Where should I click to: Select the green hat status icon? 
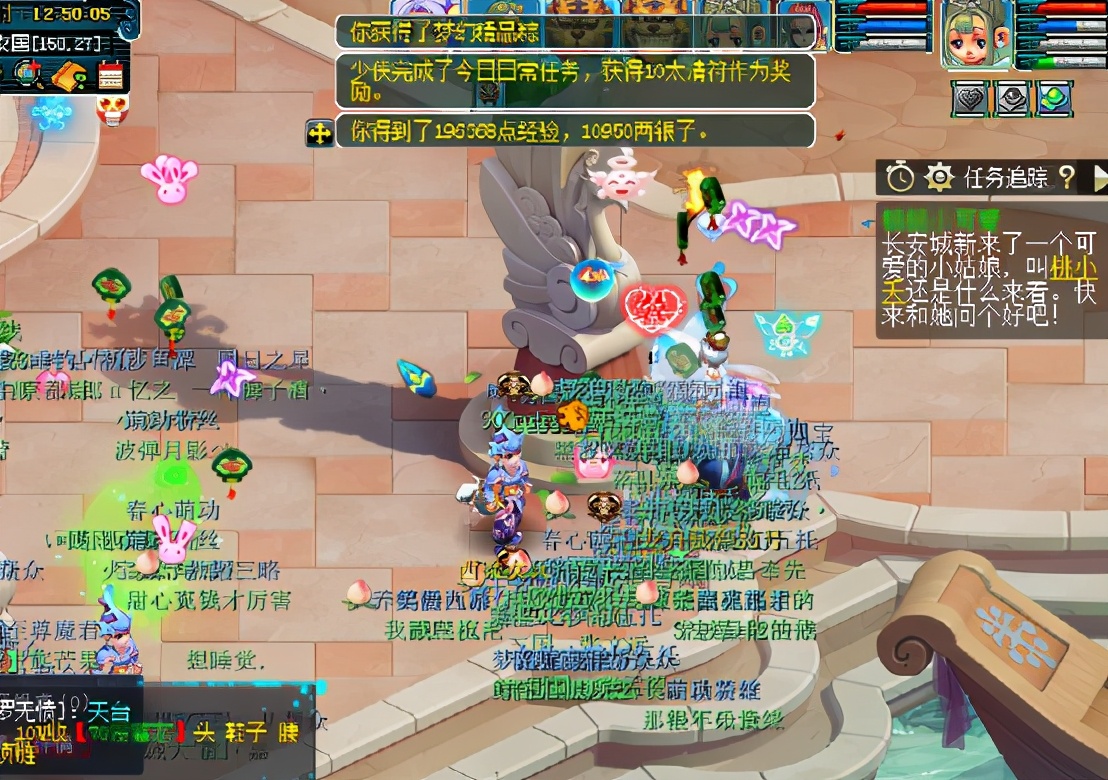[x=1053, y=98]
